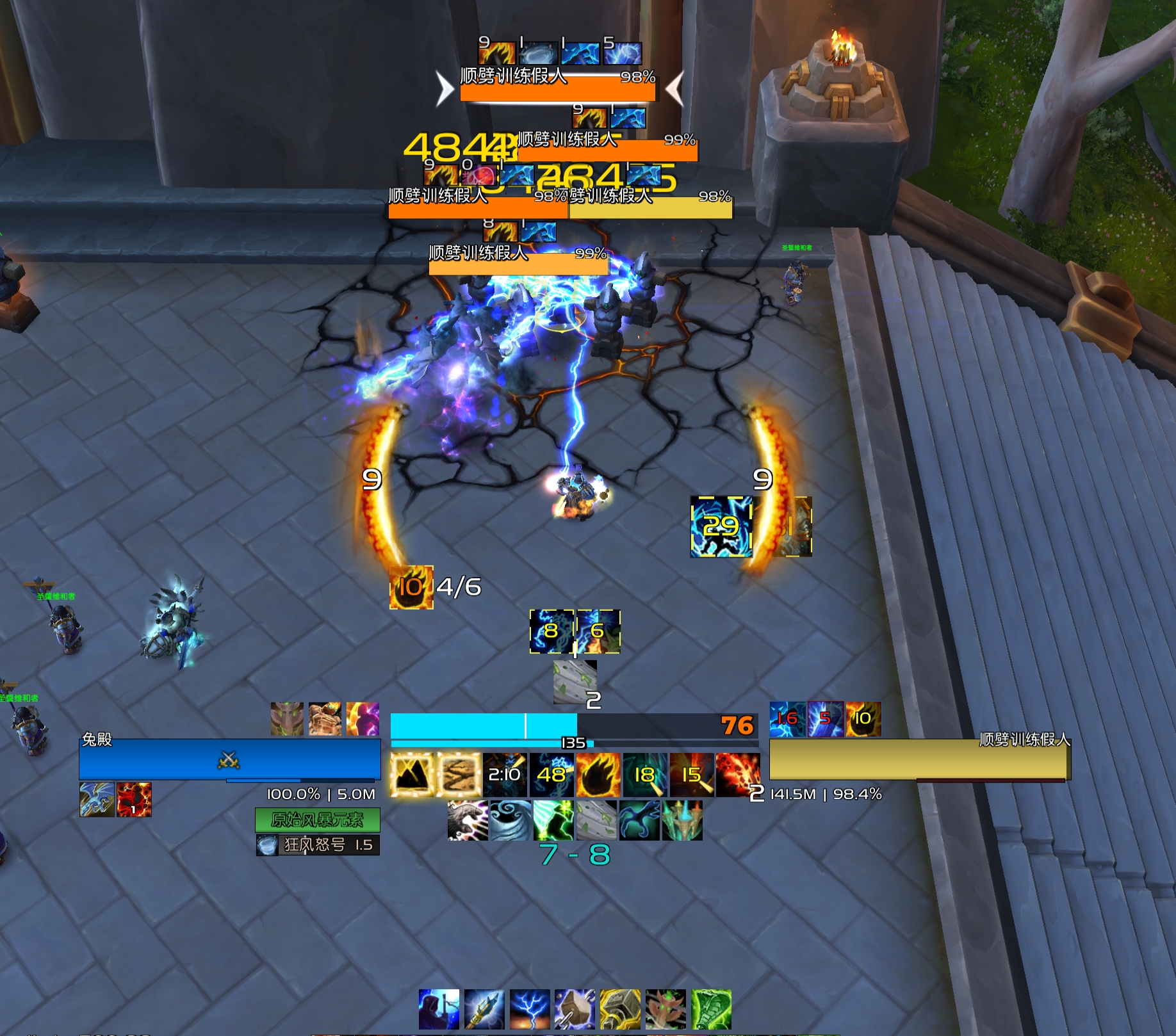
Task: Select the pet frame labeled 原始风暴元素
Action: [317, 820]
